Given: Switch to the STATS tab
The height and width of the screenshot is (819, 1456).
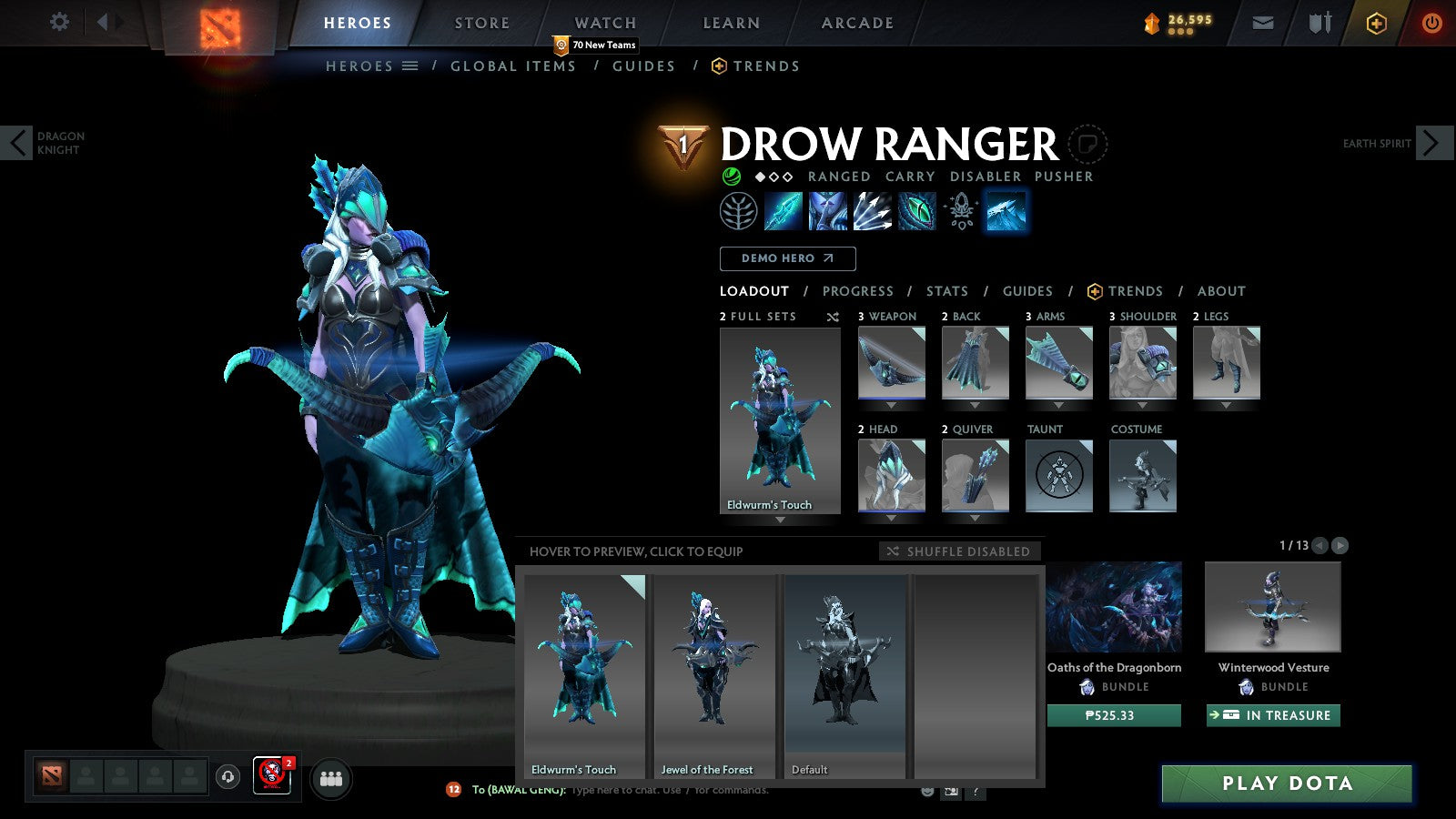Looking at the screenshot, I should click(x=946, y=291).
